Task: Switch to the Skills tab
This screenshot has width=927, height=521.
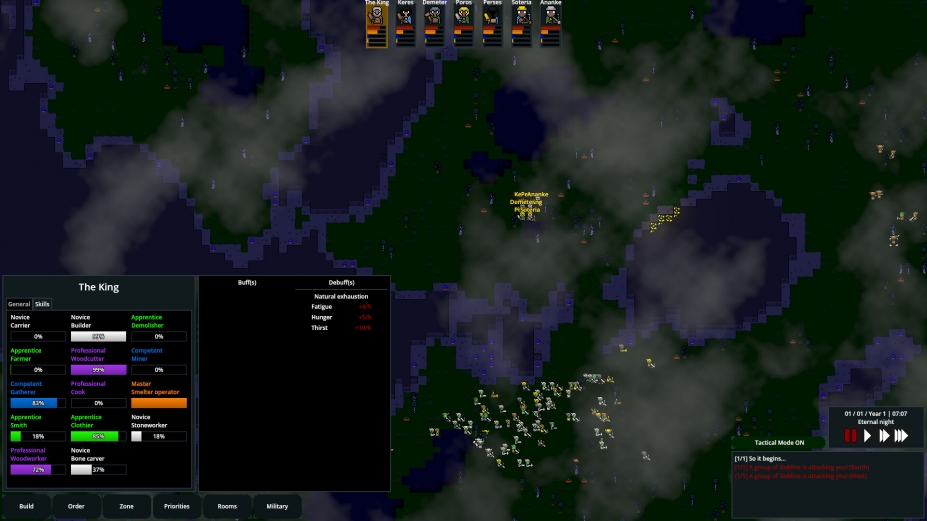Action: point(42,304)
